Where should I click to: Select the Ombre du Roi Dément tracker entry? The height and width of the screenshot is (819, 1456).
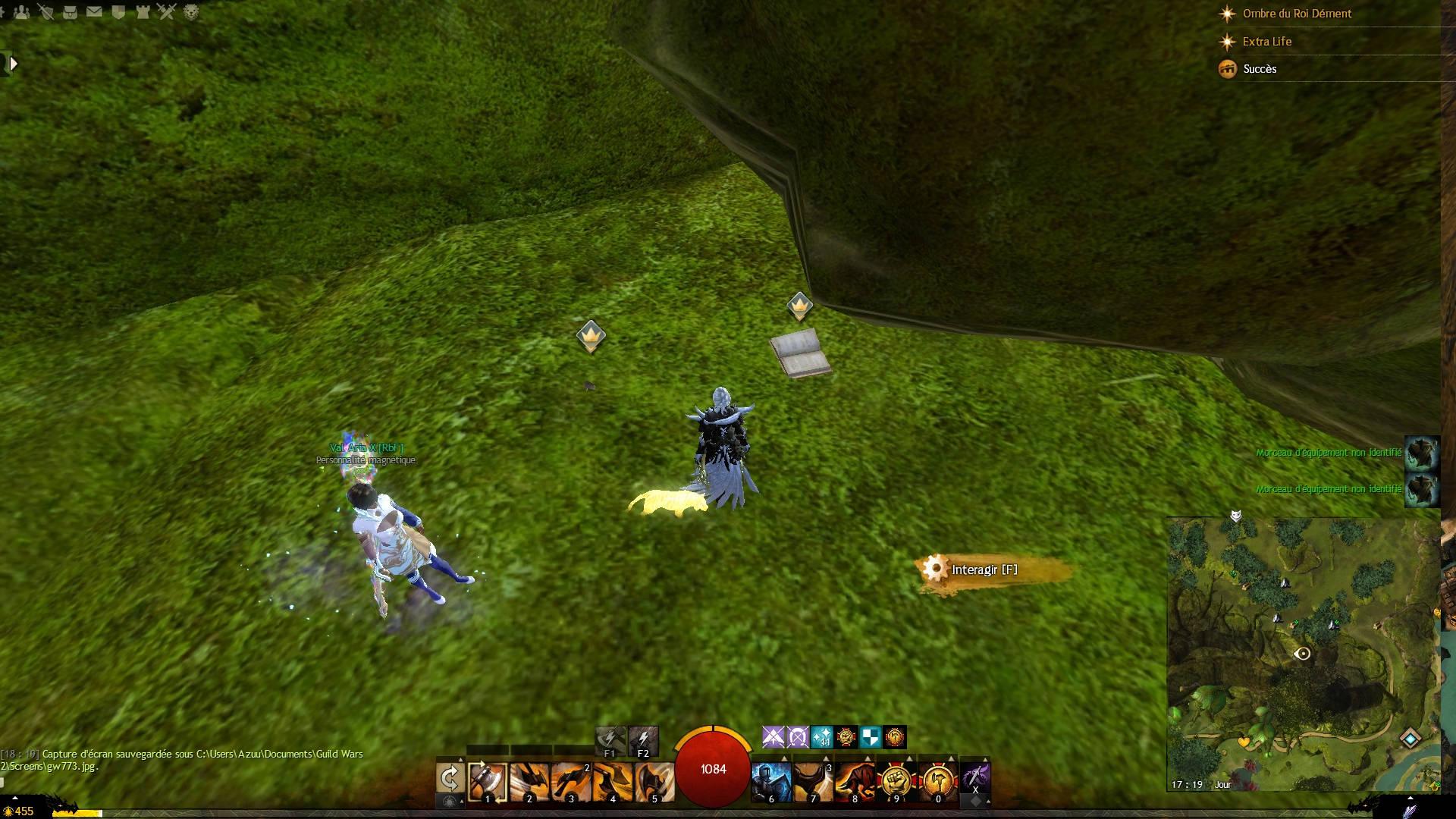[x=1297, y=14]
